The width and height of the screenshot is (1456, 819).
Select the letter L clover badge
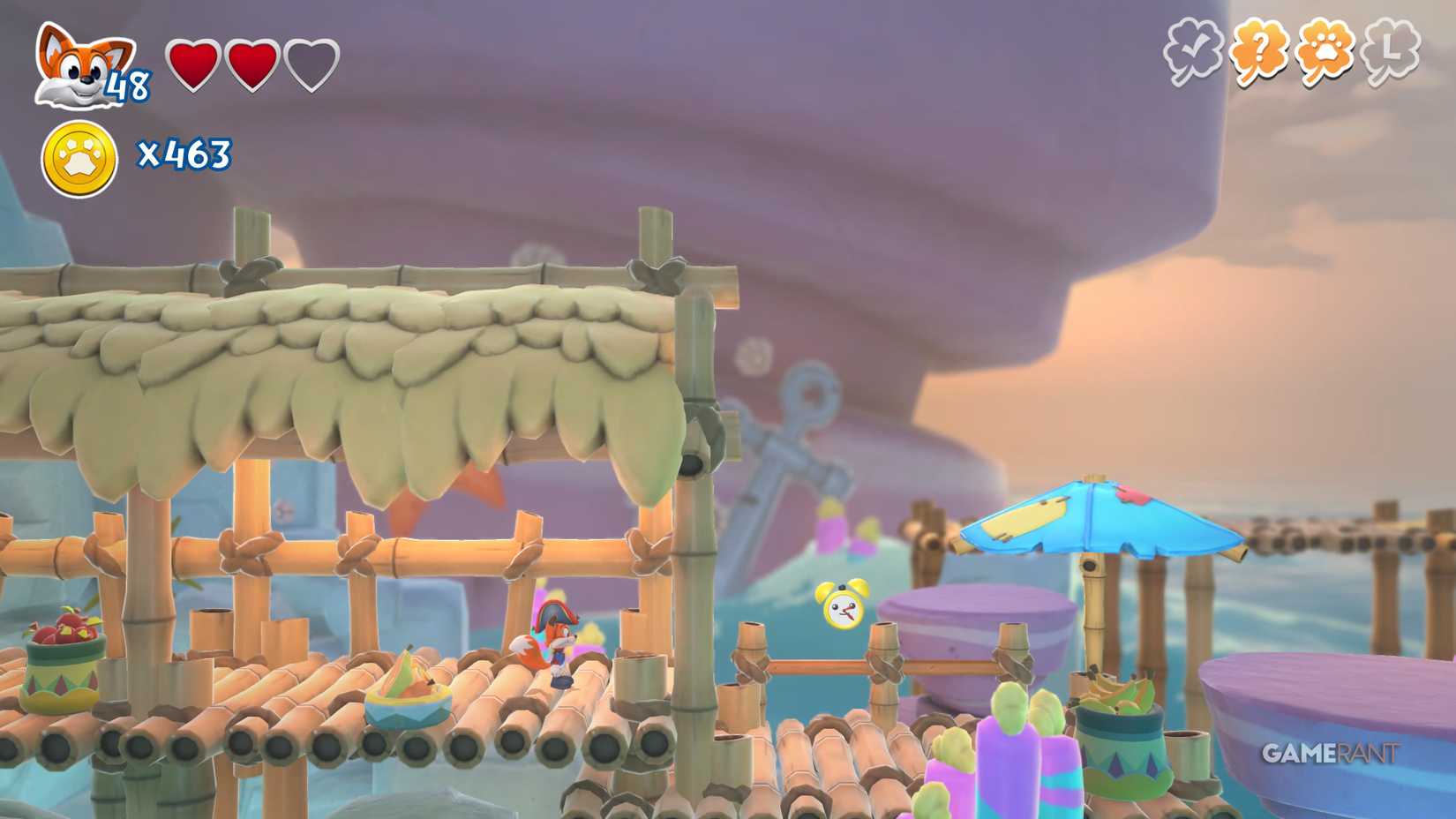pos(1392,49)
